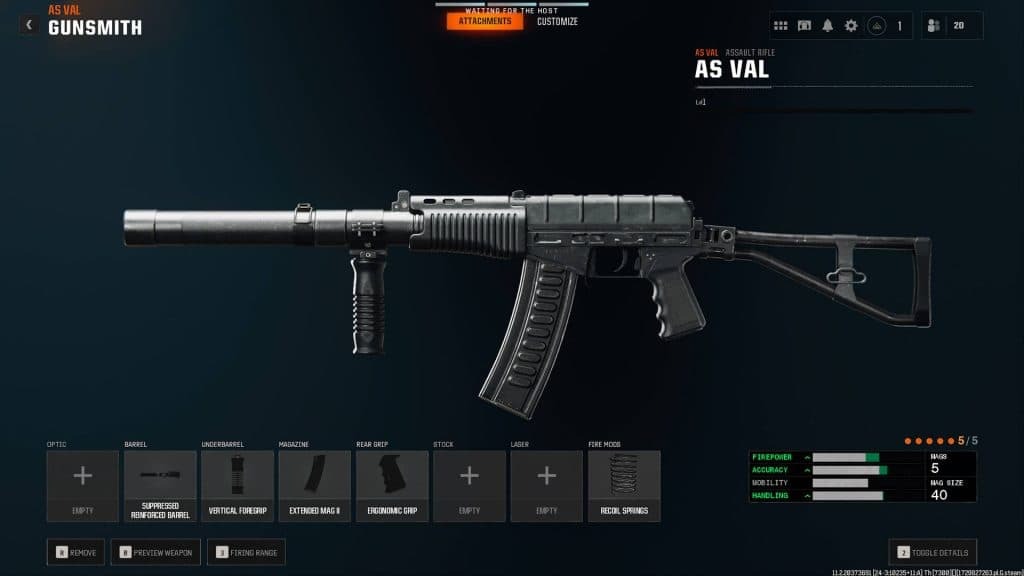This screenshot has height=576, width=1024.
Task: Select the Ergonomic Grip rear grip slot
Action: pos(392,486)
